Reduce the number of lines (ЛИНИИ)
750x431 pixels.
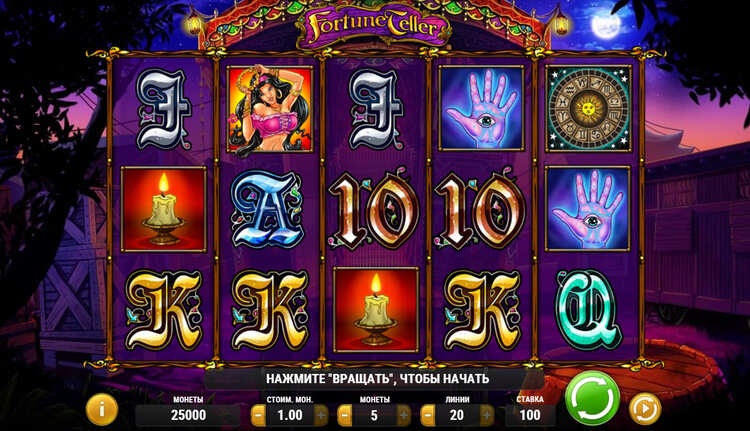coord(425,415)
